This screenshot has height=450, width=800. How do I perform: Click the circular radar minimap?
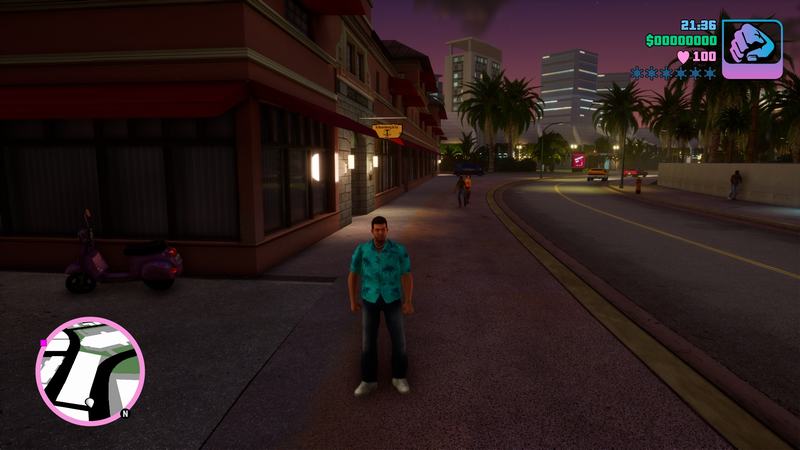click(89, 370)
